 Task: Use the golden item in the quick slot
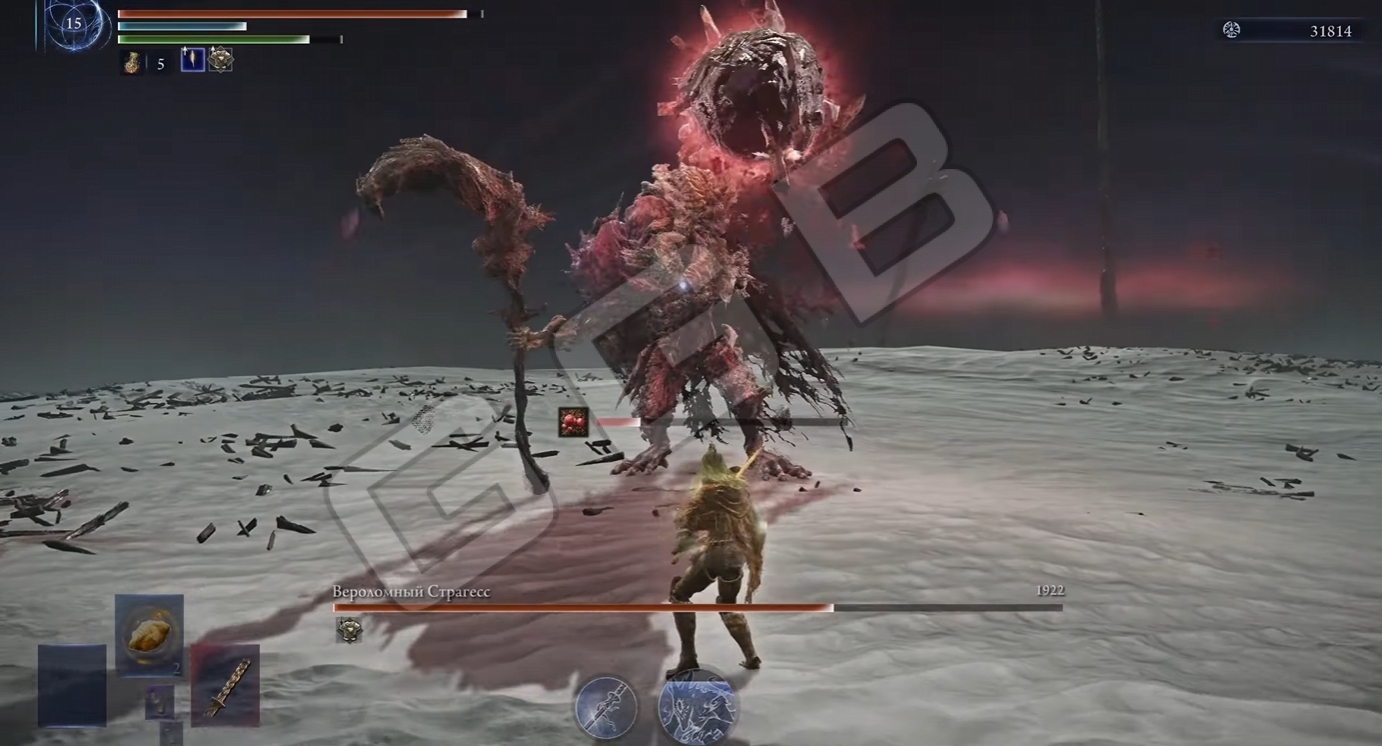click(149, 634)
